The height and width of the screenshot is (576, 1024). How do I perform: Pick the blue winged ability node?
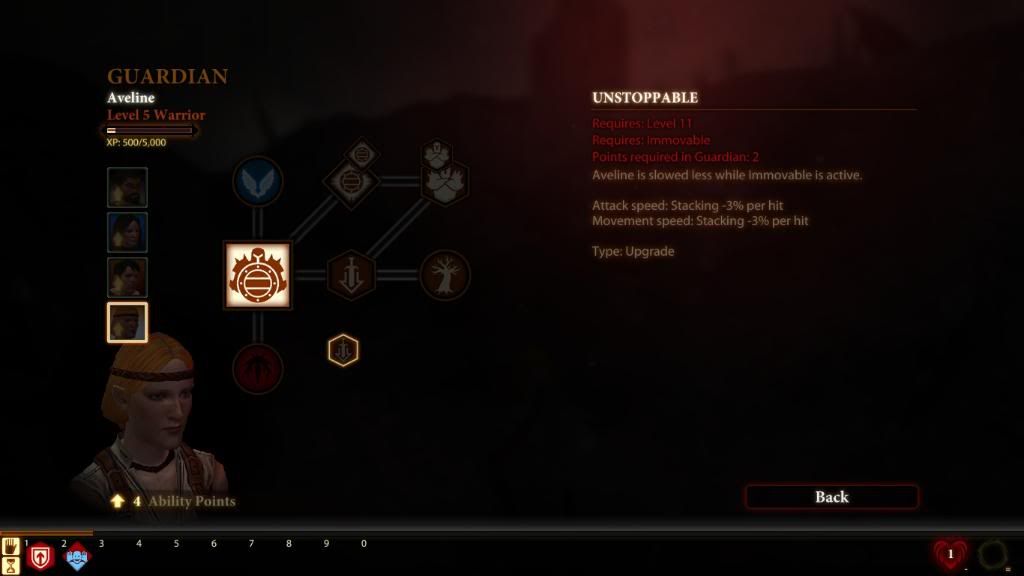[257, 182]
